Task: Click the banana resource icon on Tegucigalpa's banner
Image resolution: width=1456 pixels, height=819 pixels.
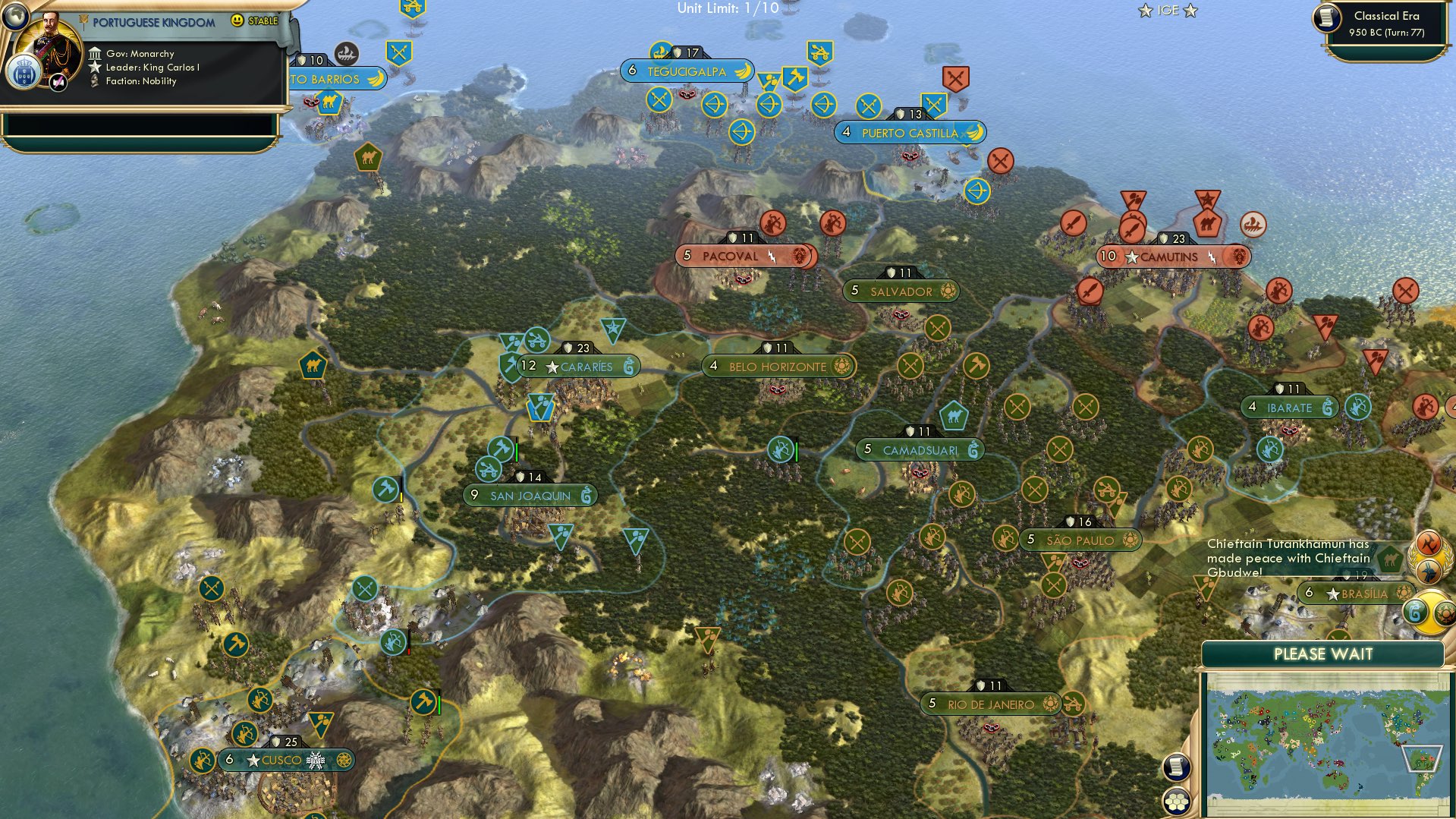Action: 744,70
